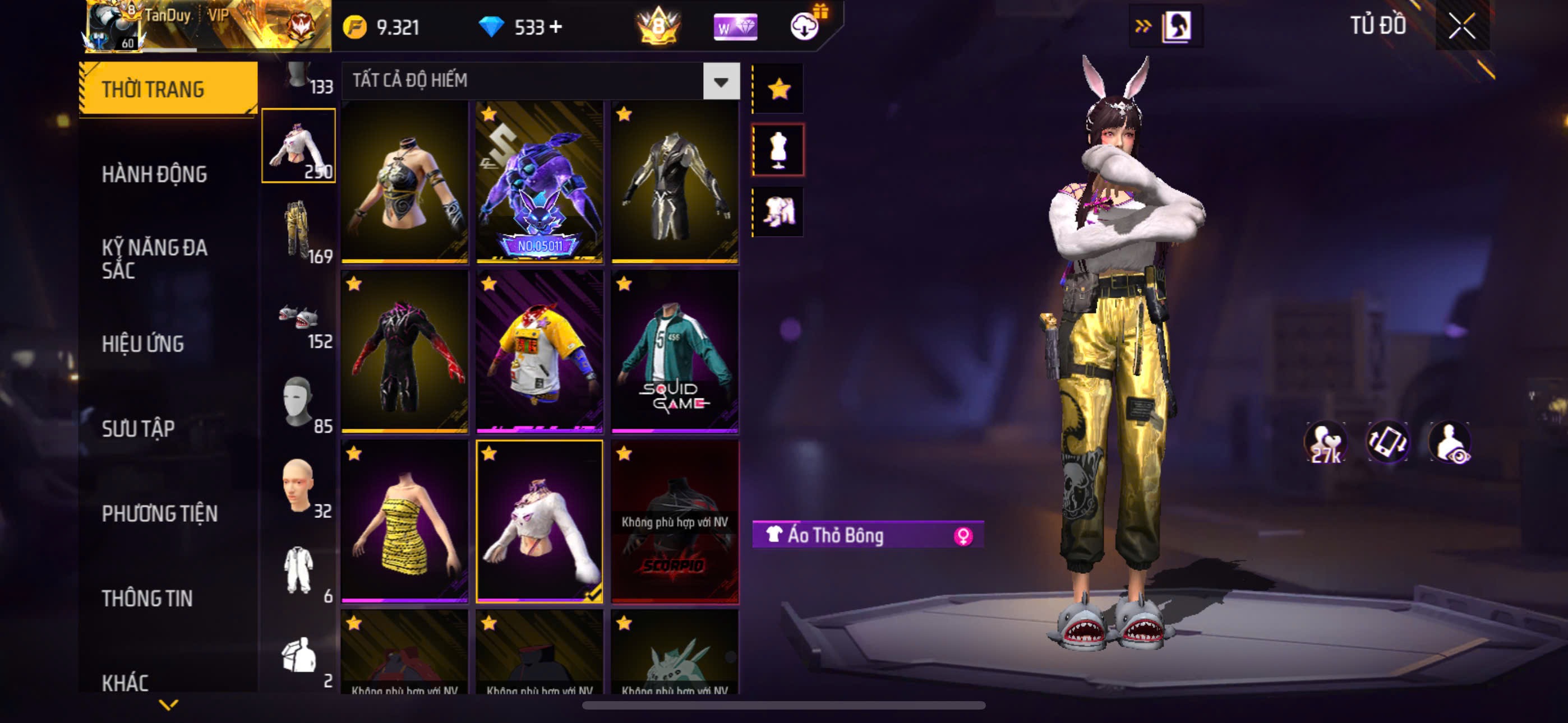The height and width of the screenshot is (723, 1568).
Task: Go to the Sưu Tập tab
Action: (x=138, y=429)
